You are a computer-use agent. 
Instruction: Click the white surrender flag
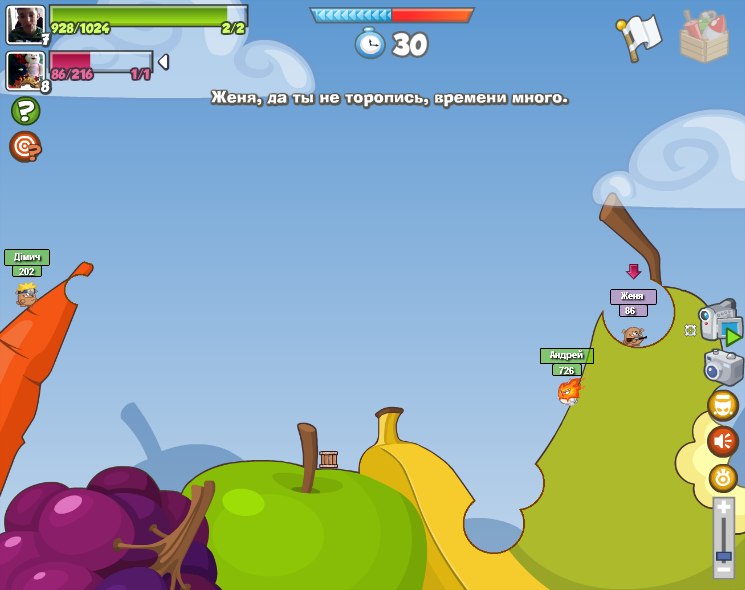(640, 37)
